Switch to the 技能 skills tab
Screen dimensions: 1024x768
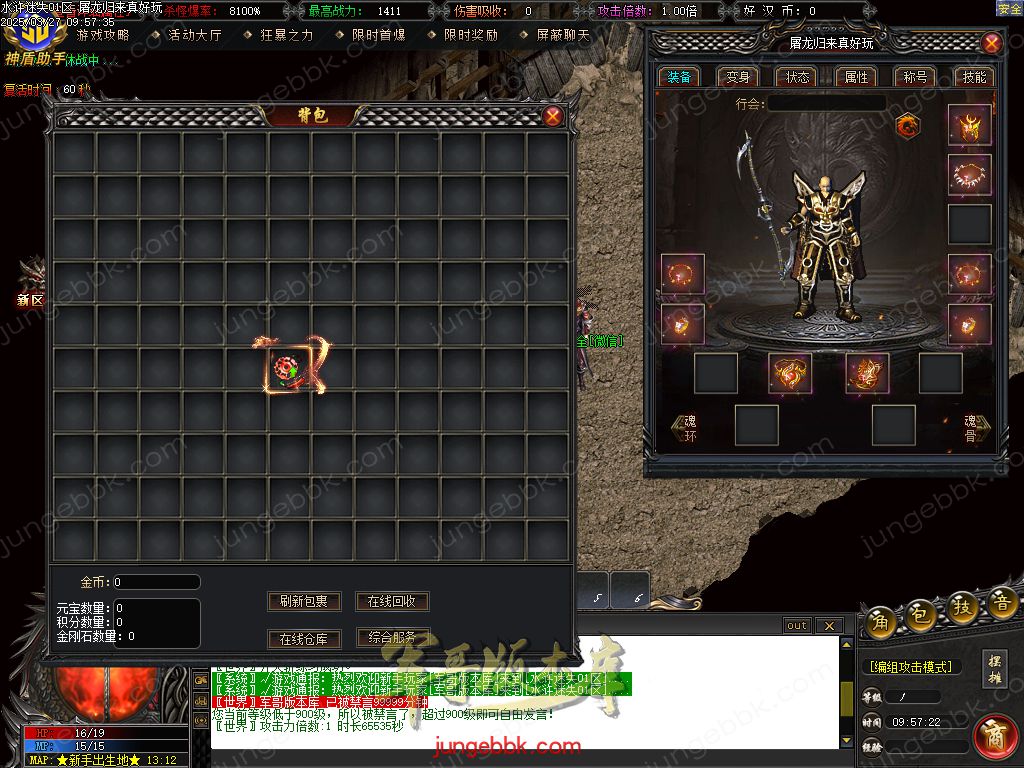tap(973, 77)
